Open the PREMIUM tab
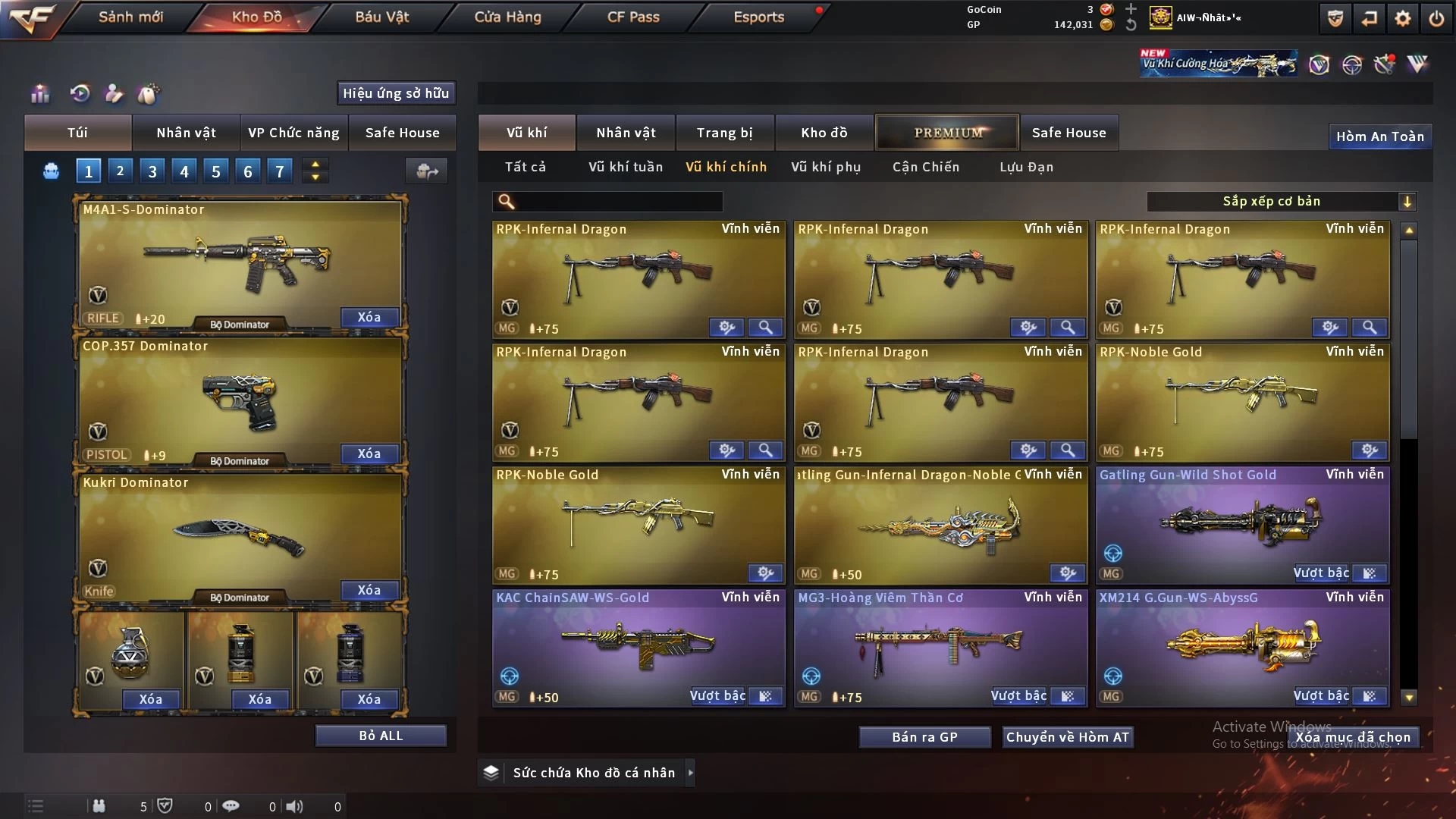1456x819 pixels. (x=947, y=133)
